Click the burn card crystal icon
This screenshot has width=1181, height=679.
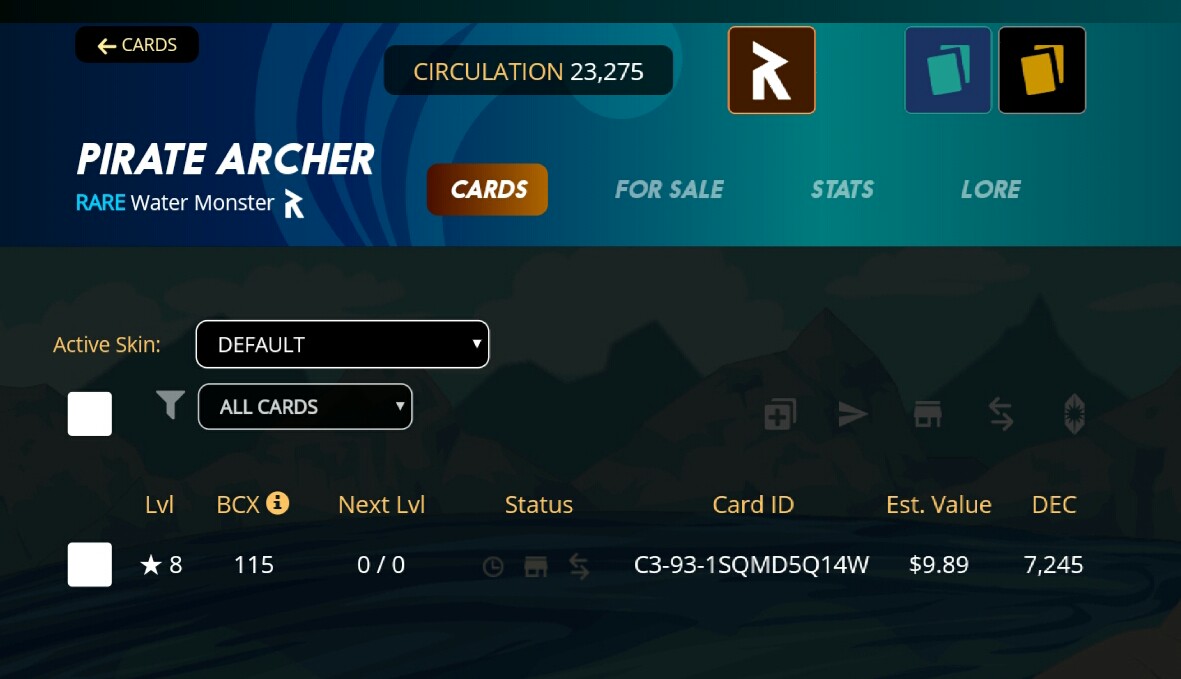(x=1075, y=414)
